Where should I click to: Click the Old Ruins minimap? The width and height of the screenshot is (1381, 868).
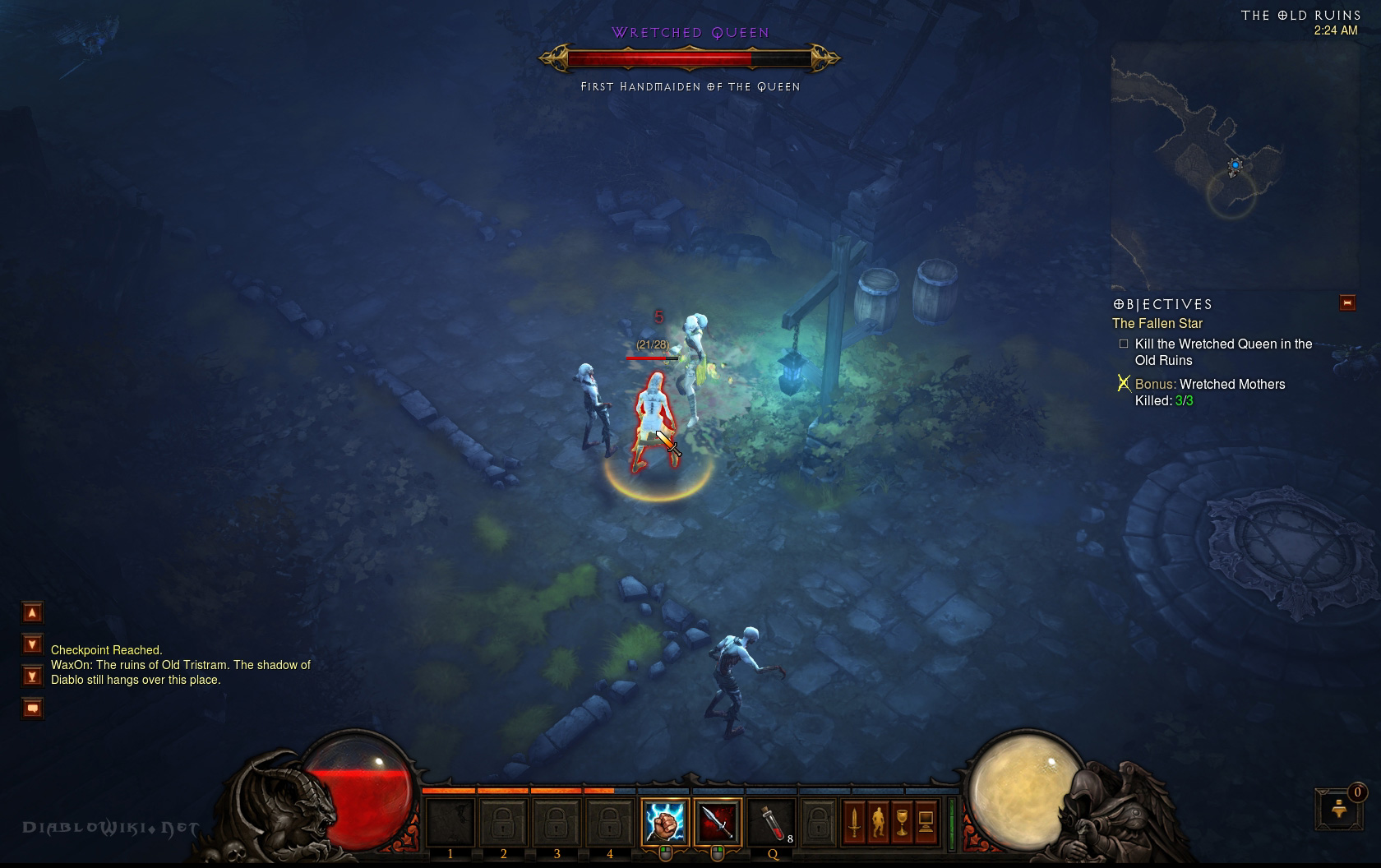click(1233, 164)
